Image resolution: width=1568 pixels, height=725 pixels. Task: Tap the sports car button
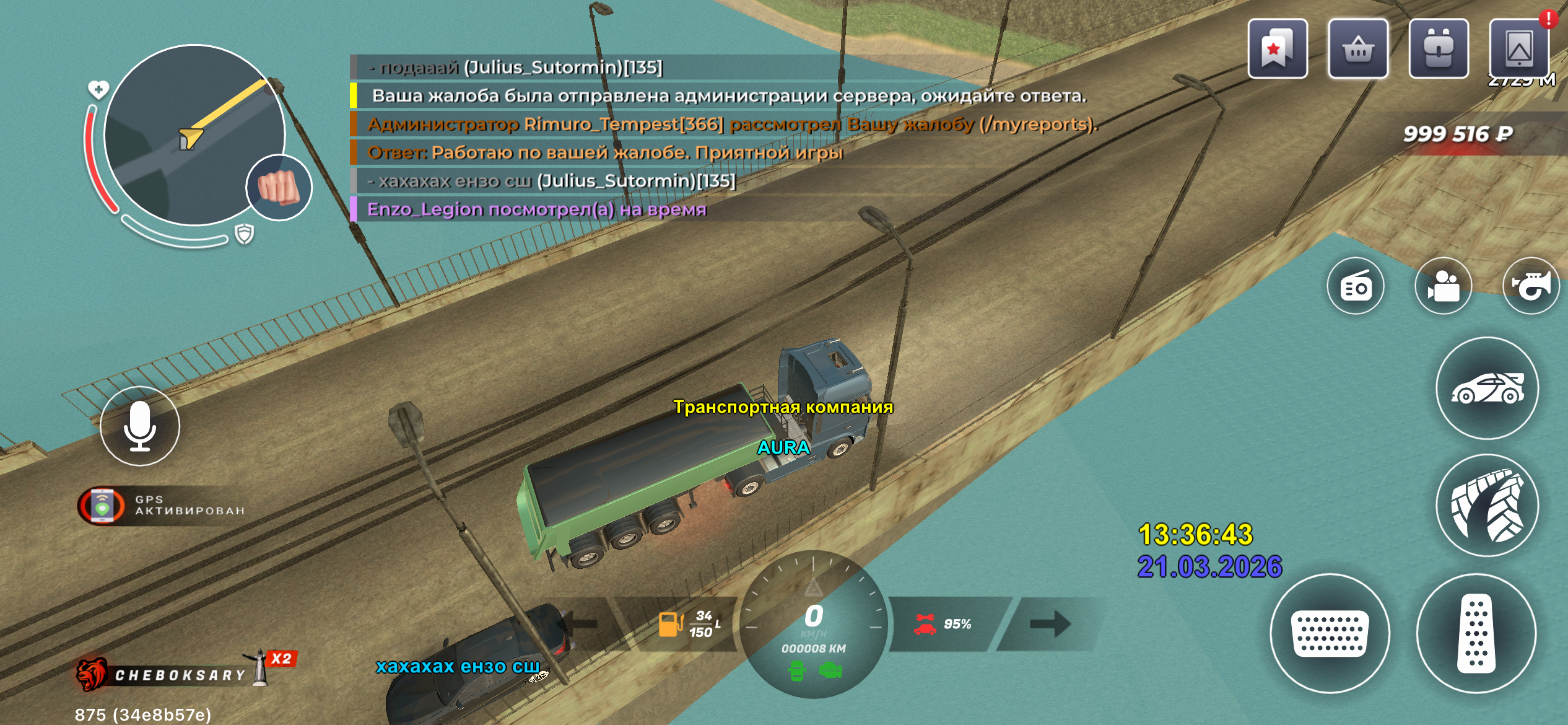(1487, 389)
